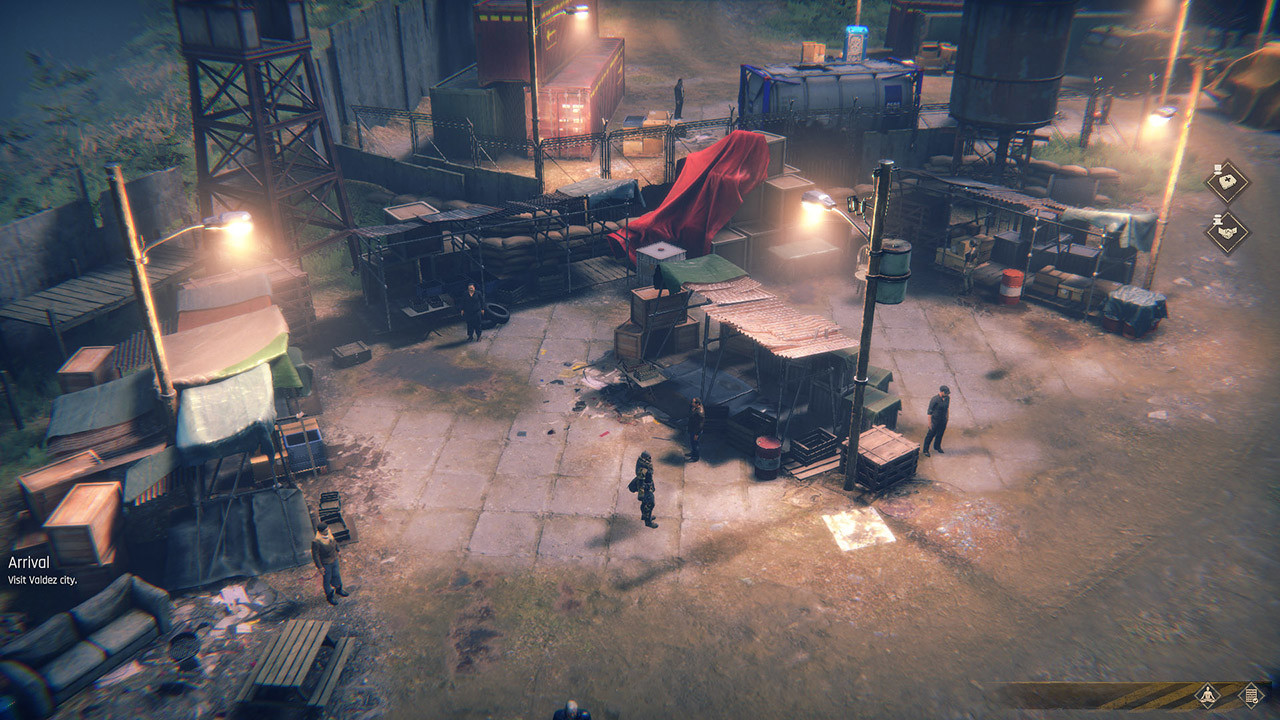1280x720 pixels.
Task: Open the Arrival quest objective tracker
Action: point(42,570)
